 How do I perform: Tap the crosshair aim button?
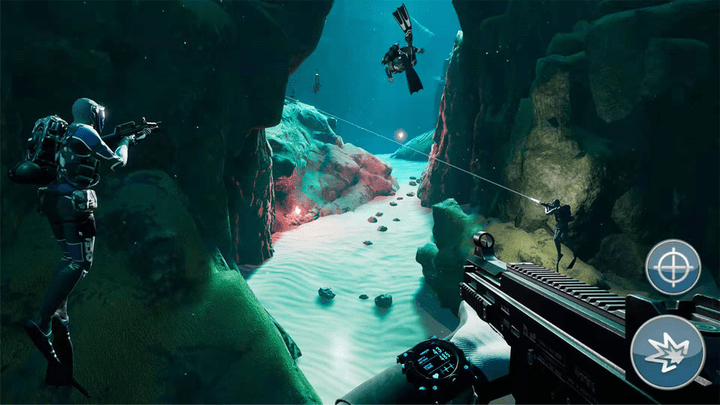point(673,267)
